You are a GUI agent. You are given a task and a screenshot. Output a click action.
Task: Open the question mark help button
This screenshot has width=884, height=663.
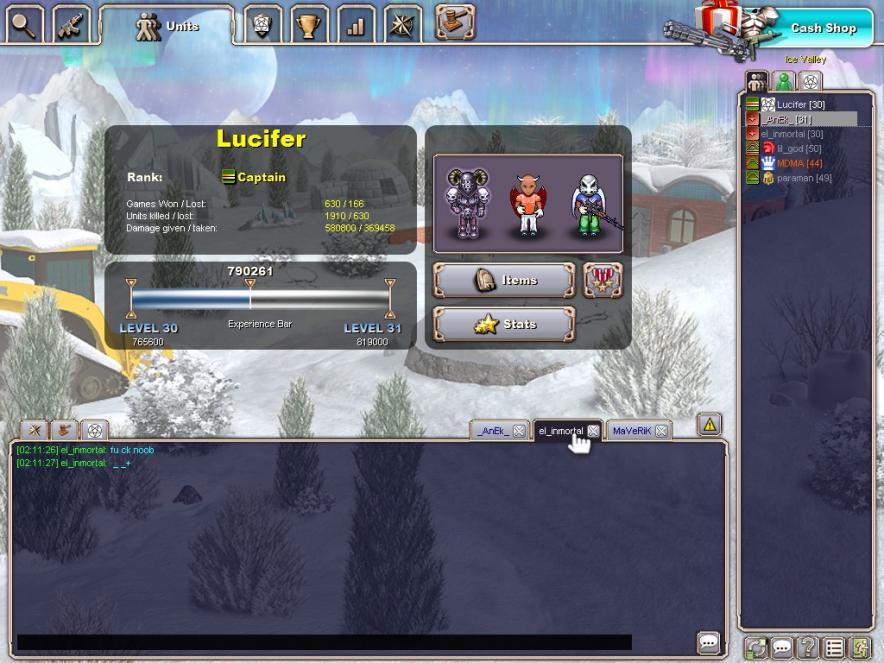click(808, 648)
